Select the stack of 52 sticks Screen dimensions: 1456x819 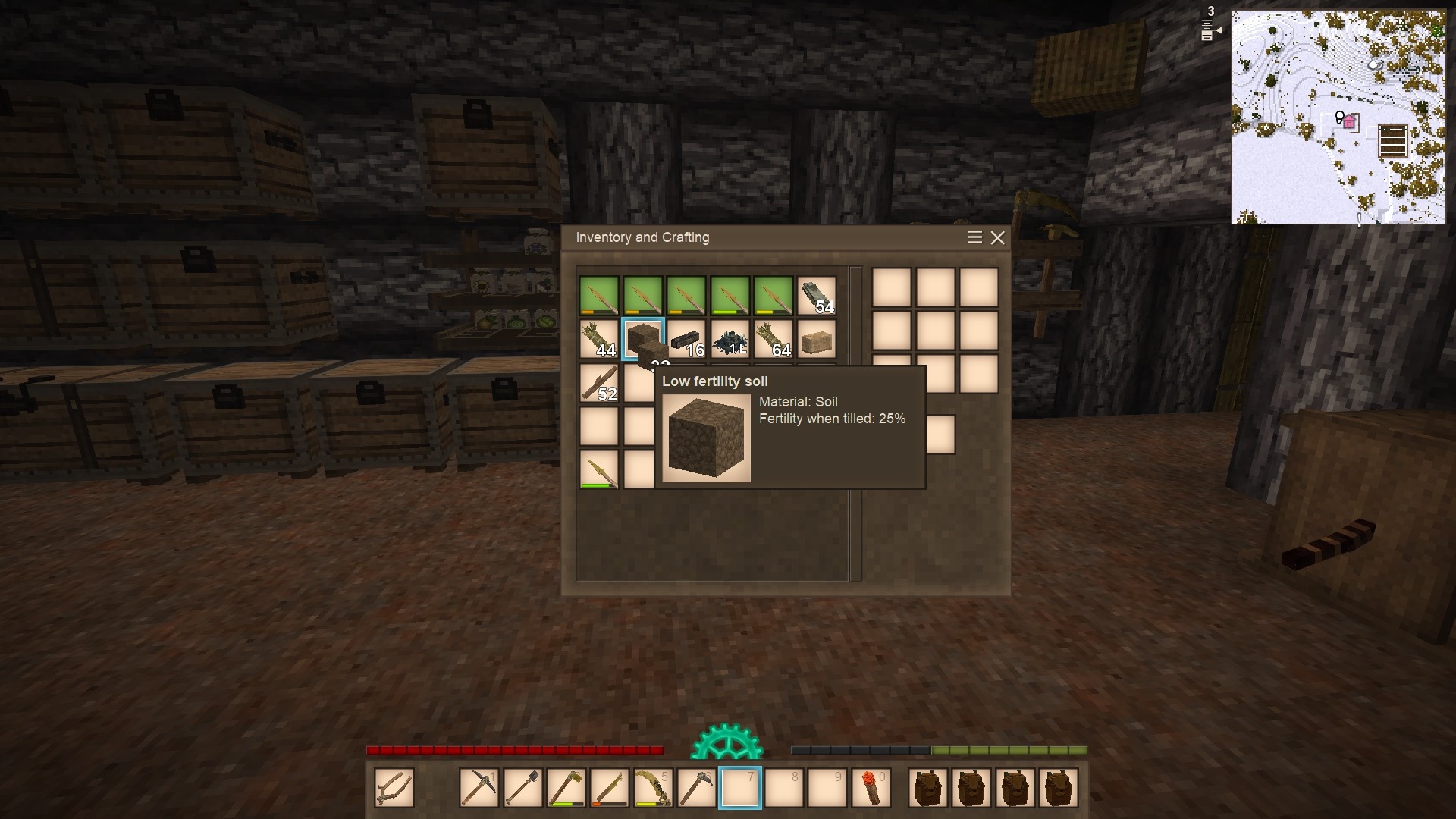click(x=599, y=382)
